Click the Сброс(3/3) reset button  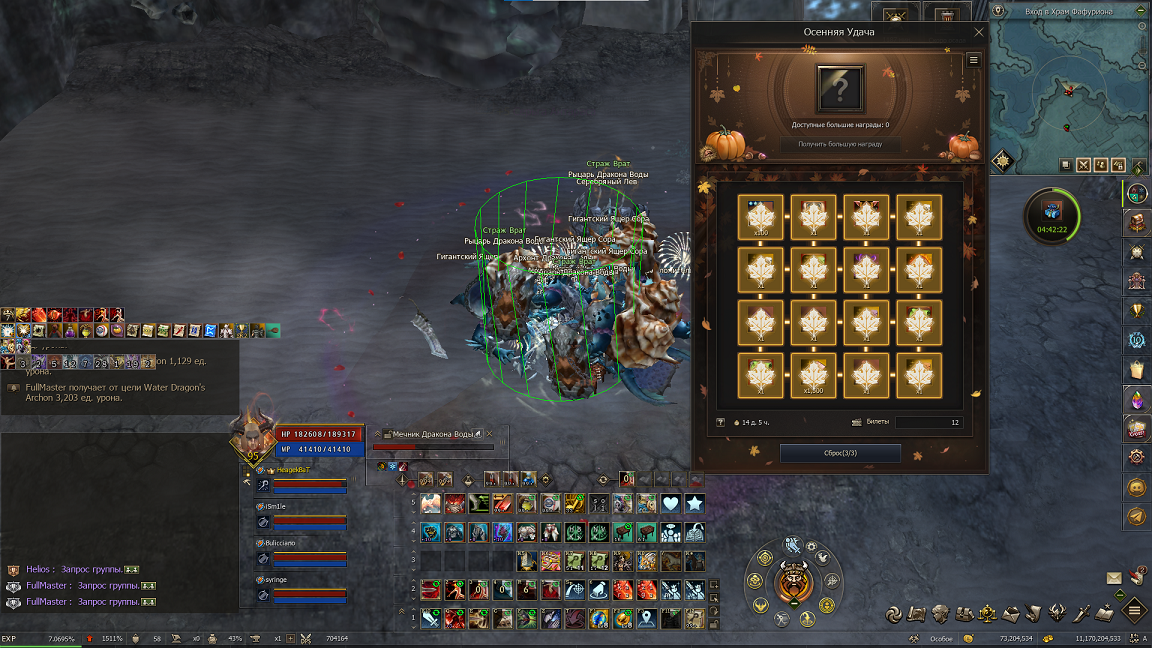coord(840,453)
